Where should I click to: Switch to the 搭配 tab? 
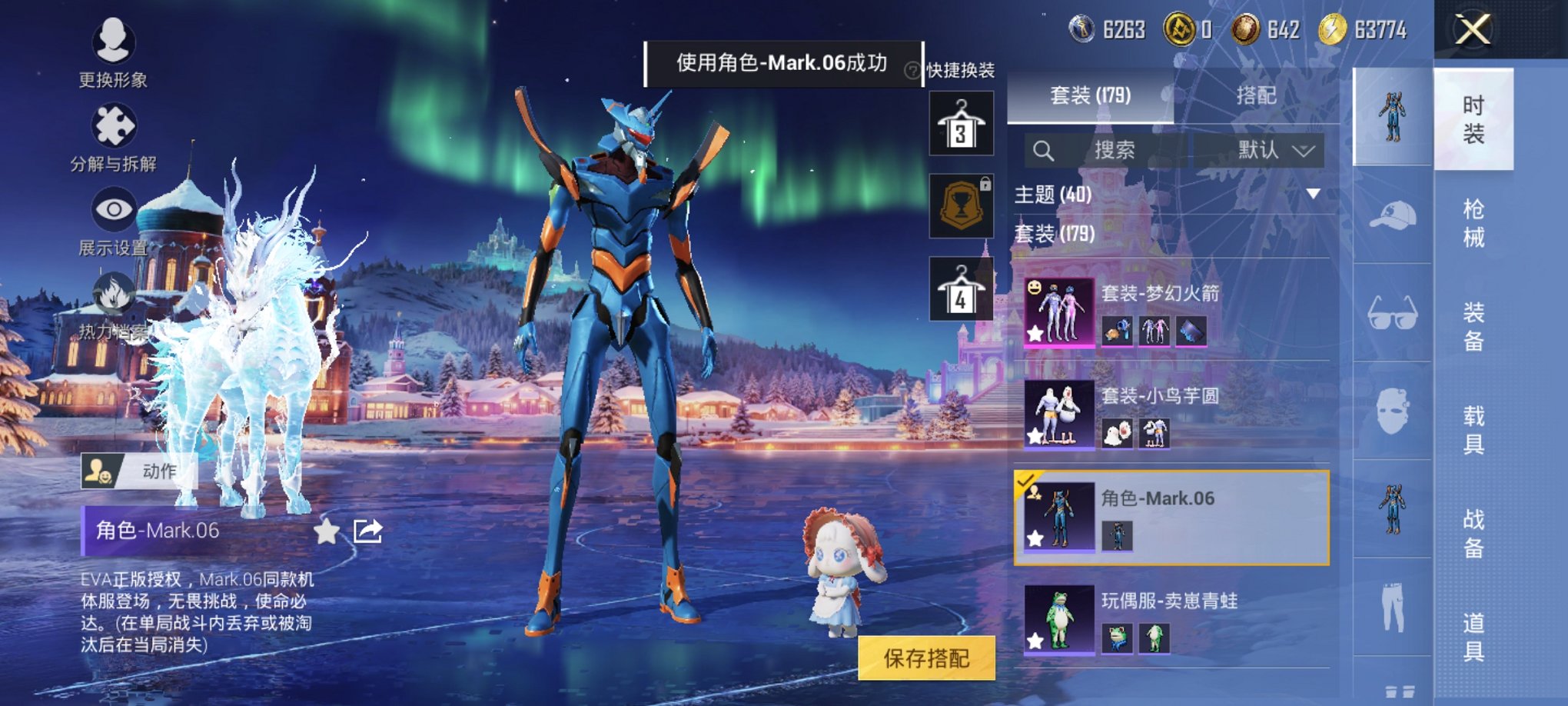1258,97
